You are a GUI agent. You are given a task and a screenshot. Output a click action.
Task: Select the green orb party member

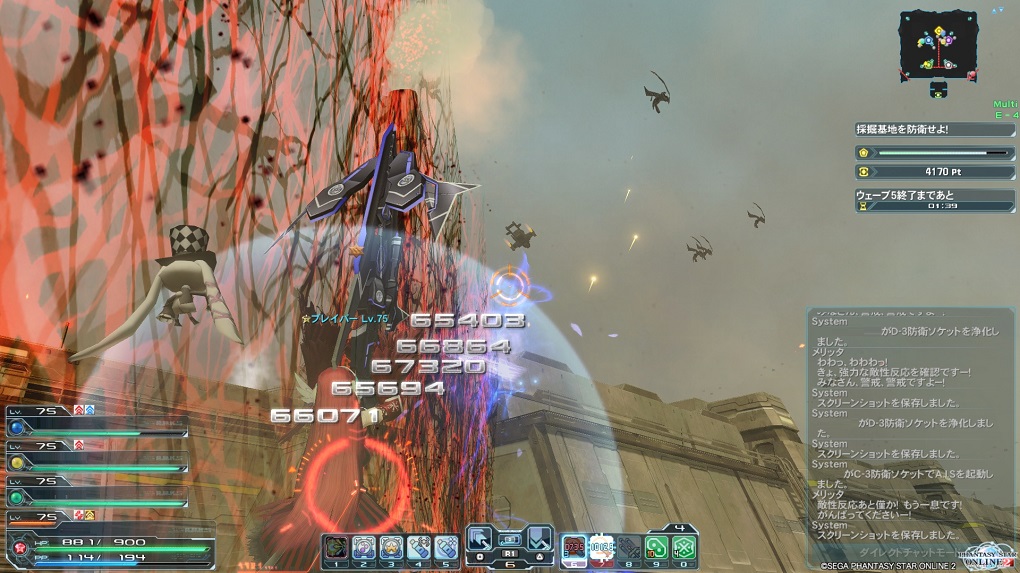tap(17, 497)
